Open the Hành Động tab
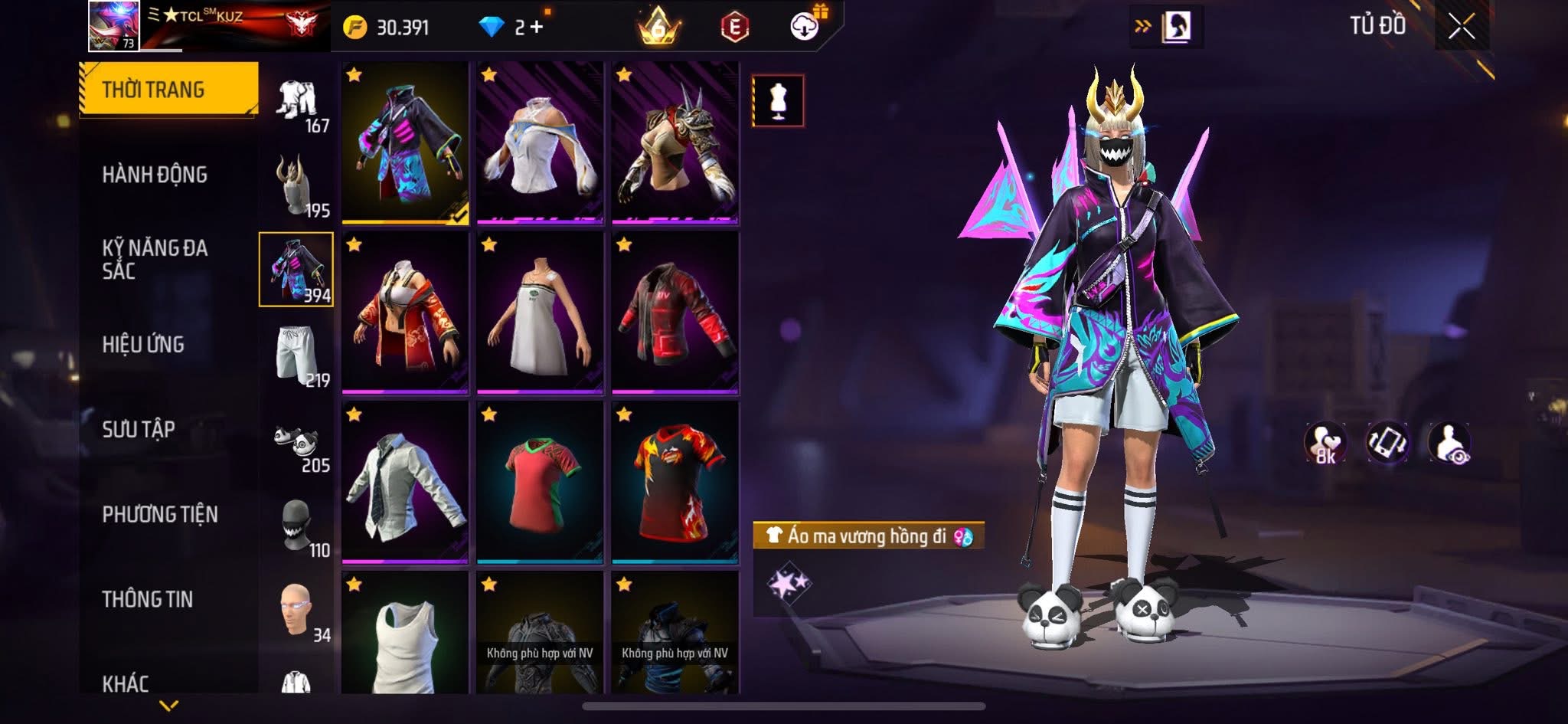Image resolution: width=1568 pixels, height=724 pixels. (155, 175)
